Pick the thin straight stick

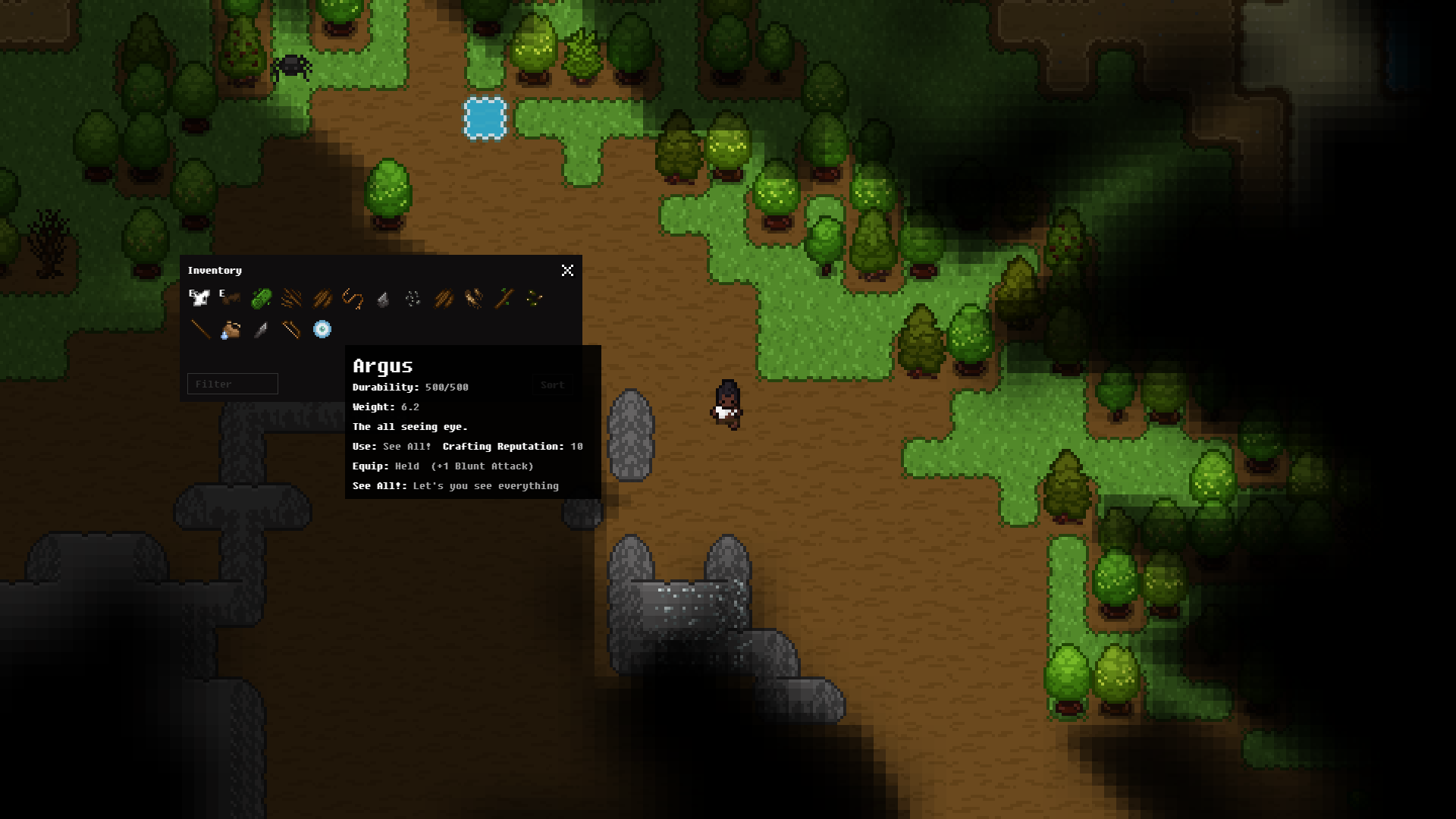[x=200, y=329]
